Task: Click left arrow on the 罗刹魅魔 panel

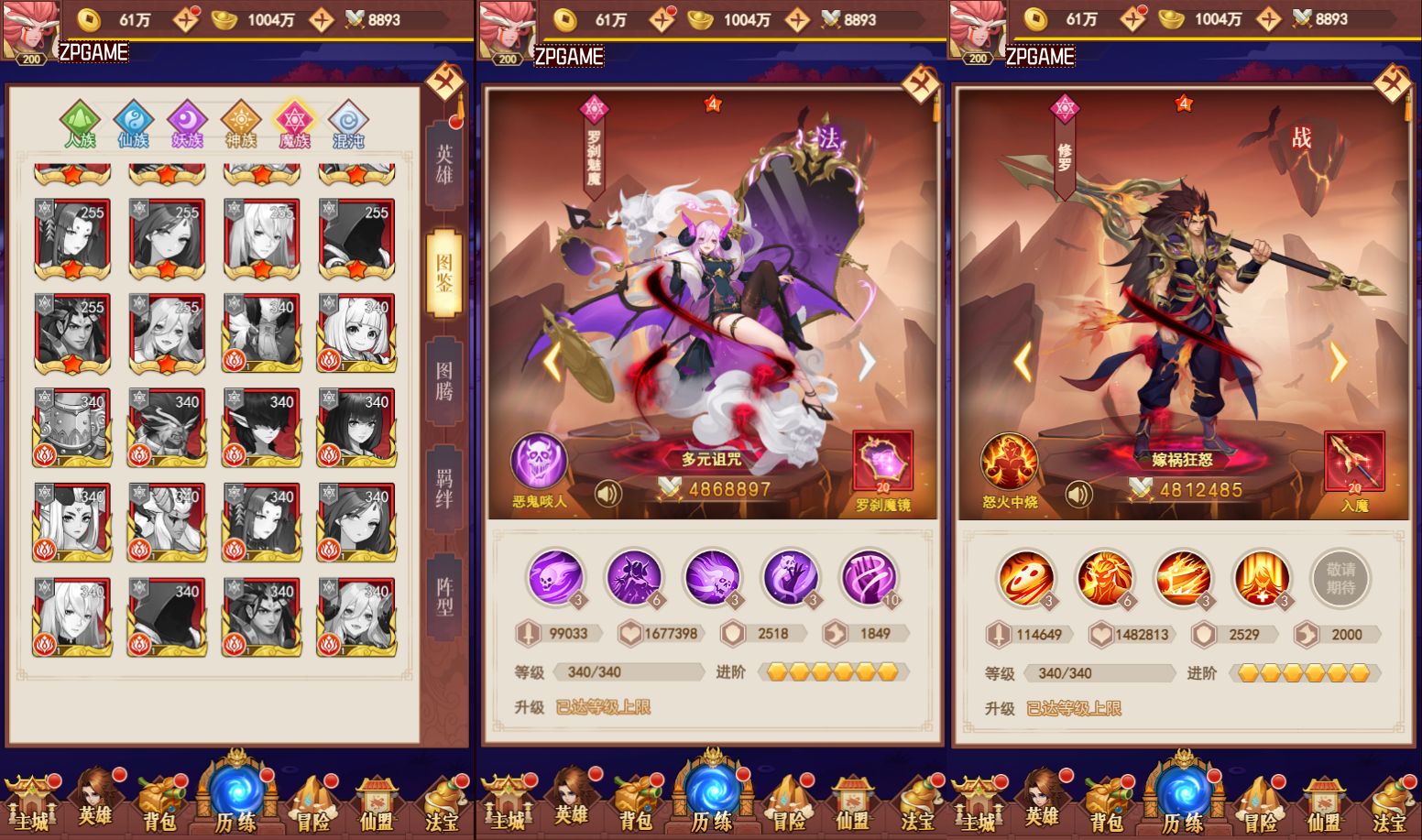Action: 553,362
